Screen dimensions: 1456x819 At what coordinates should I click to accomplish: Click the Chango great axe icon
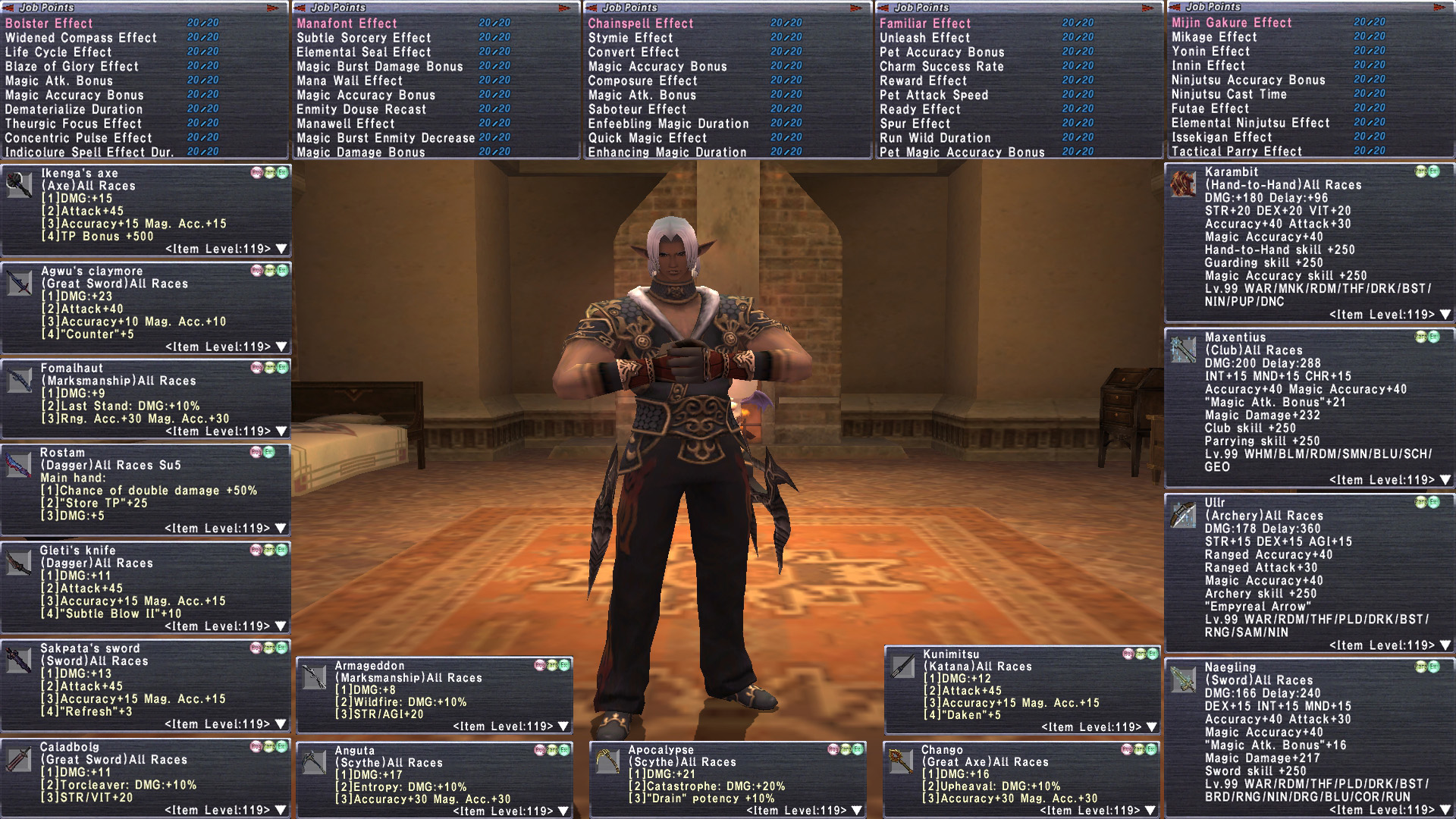click(x=901, y=761)
